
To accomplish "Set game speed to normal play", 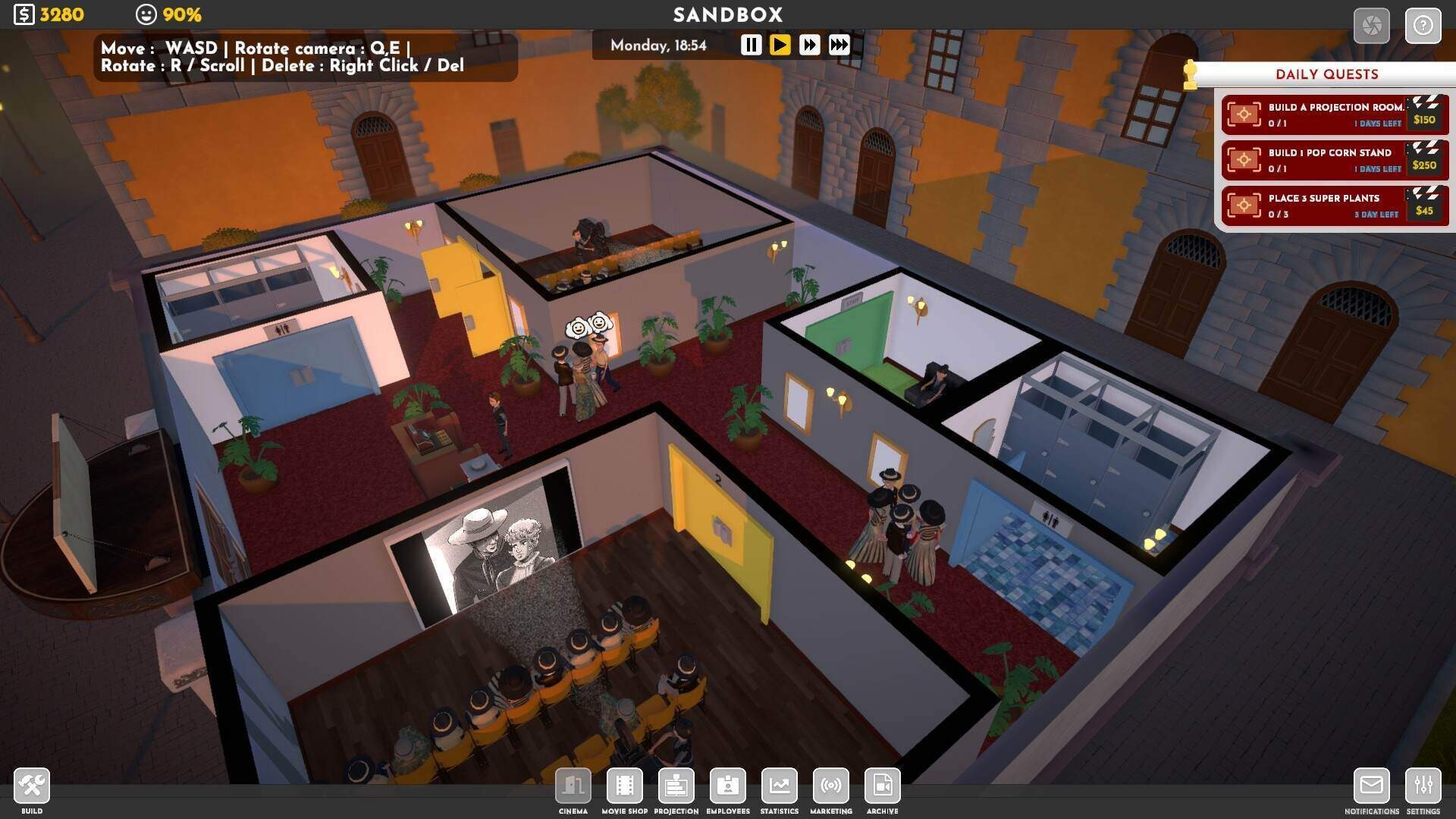I will coord(780,45).
